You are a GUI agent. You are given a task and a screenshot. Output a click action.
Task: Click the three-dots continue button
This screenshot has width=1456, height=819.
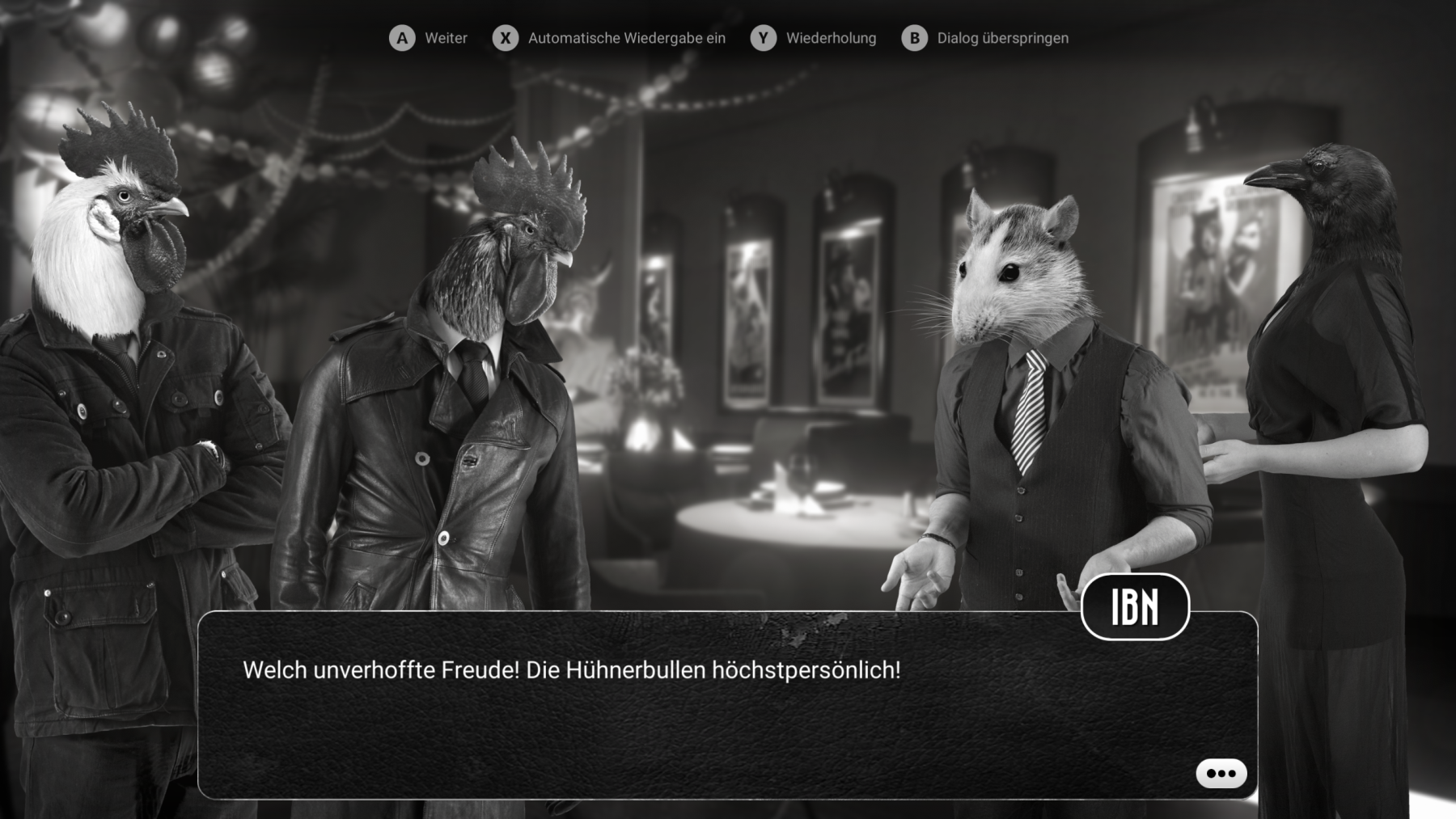tap(1221, 774)
